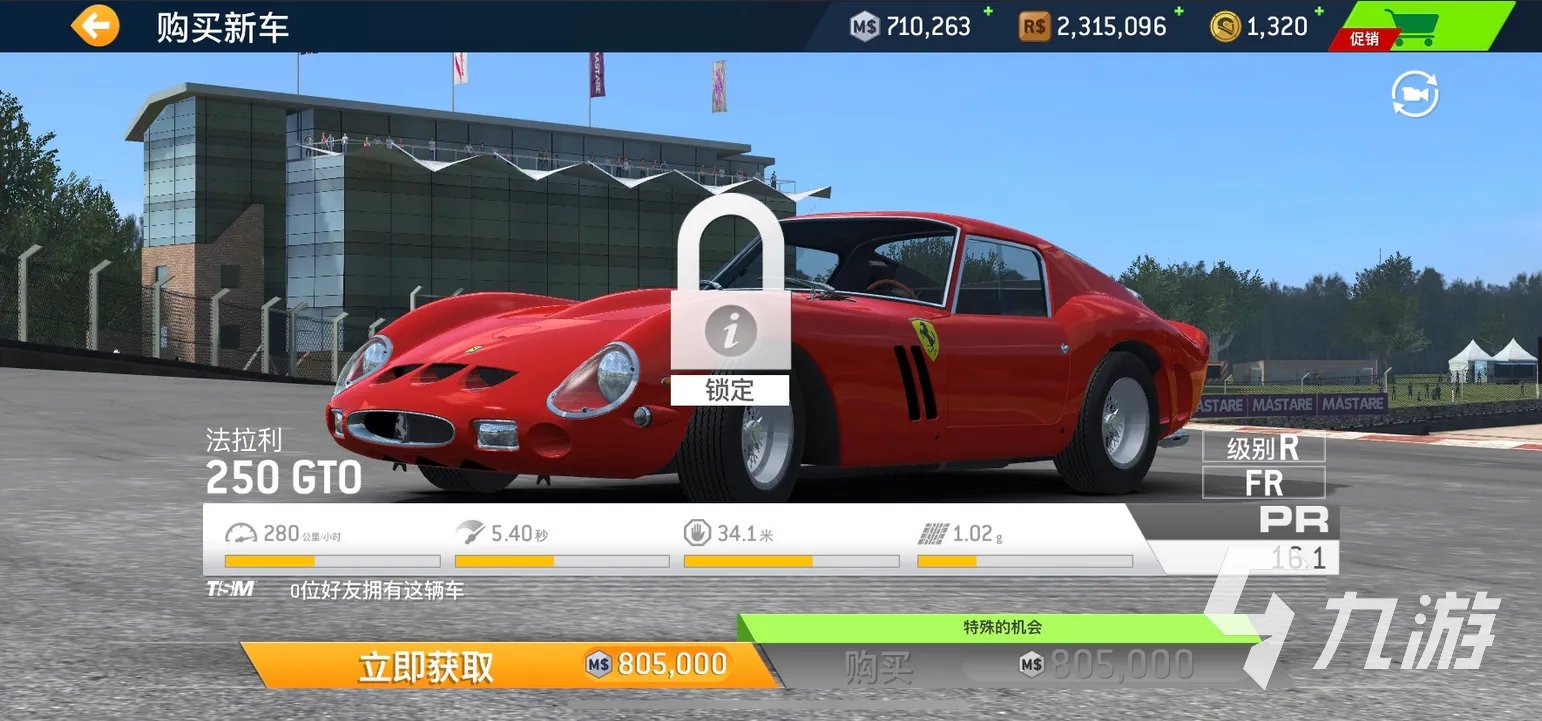
Task: Open the green shopping cart store
Action: [1420, 27]
